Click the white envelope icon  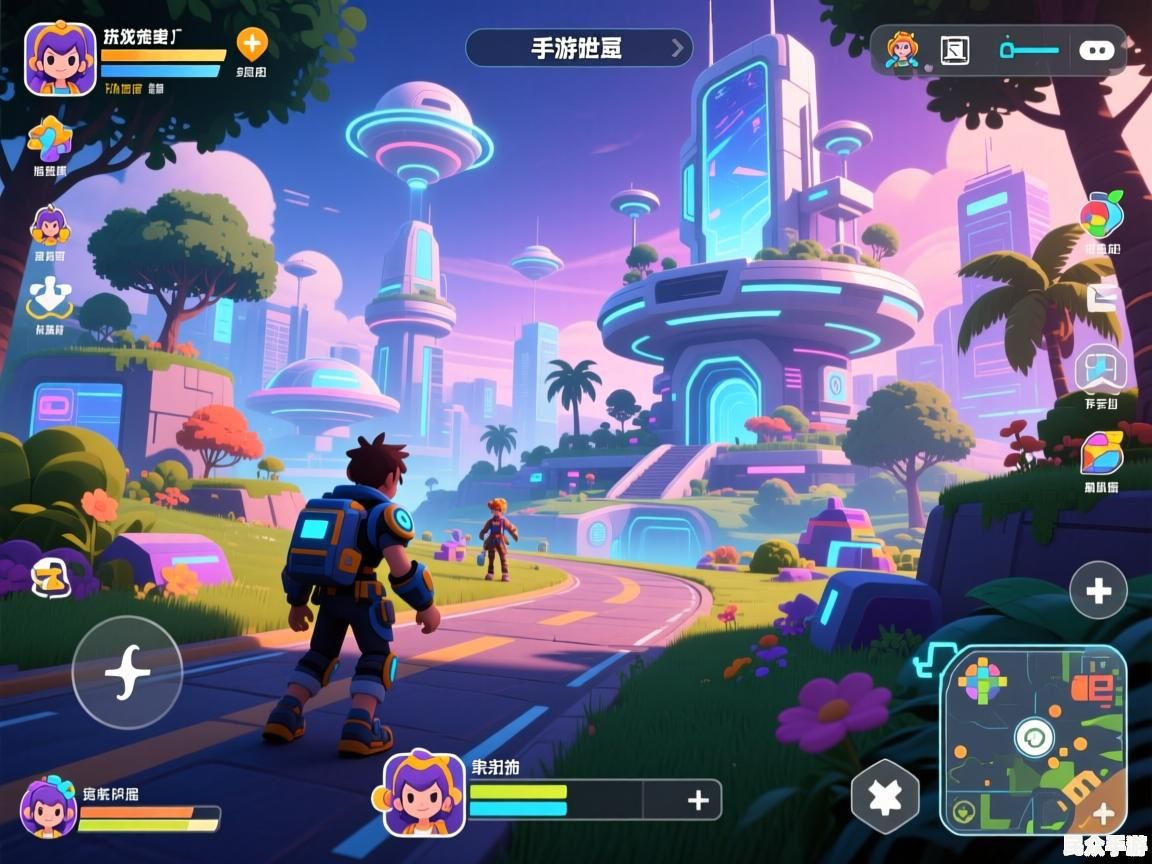pyautogui.click(x=1103, y=298)
